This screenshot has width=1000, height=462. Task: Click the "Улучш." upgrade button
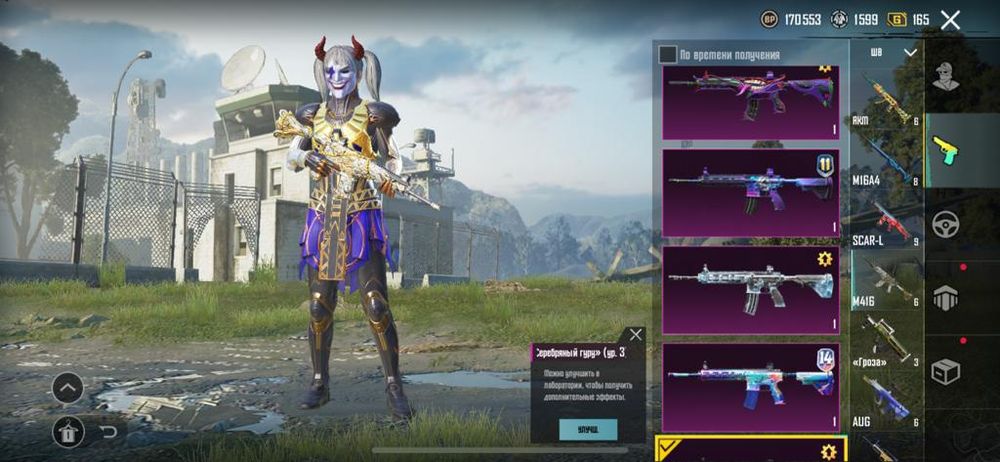587,429
